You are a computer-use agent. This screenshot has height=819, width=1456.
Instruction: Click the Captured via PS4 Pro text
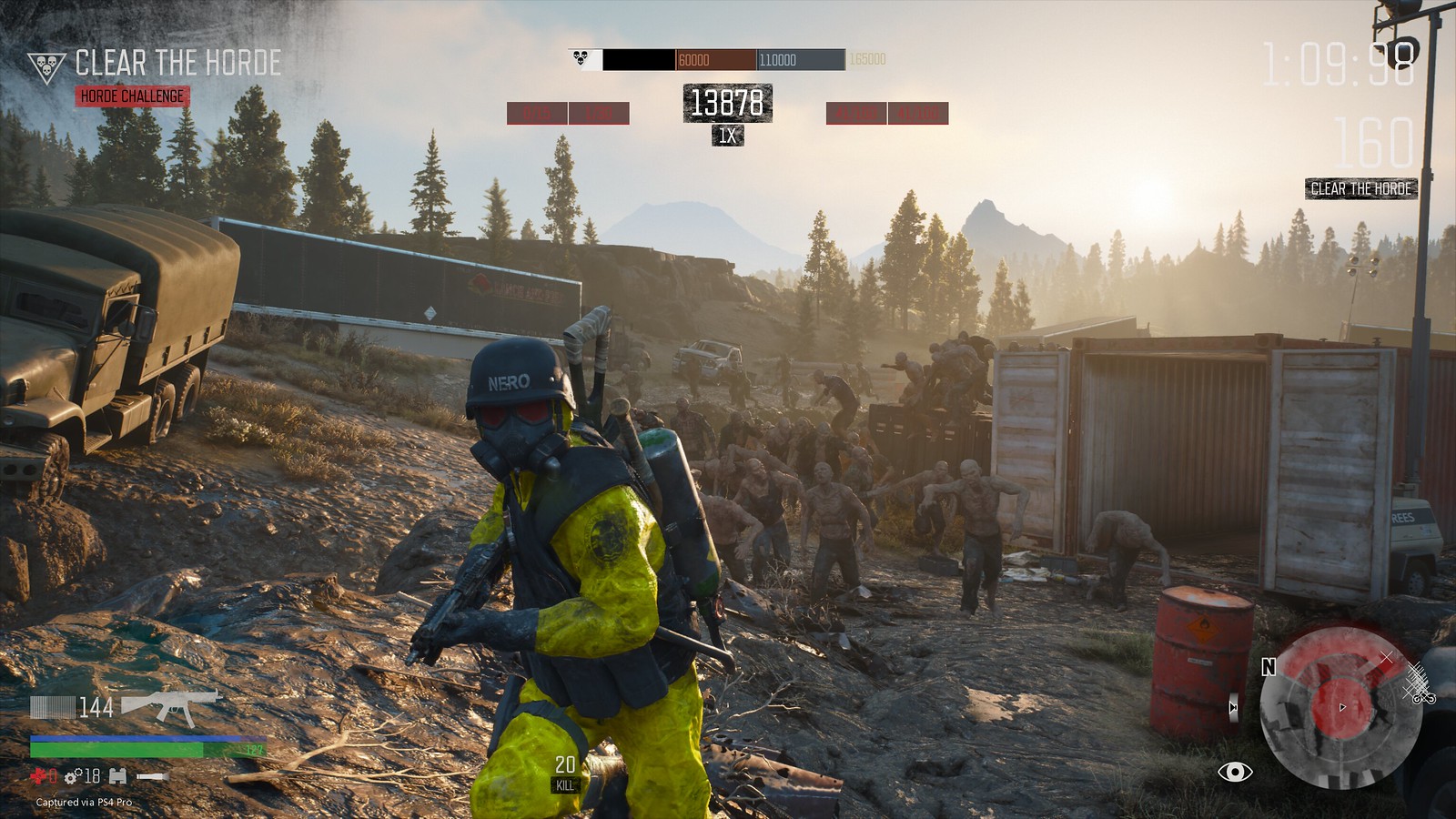point(84,803)
